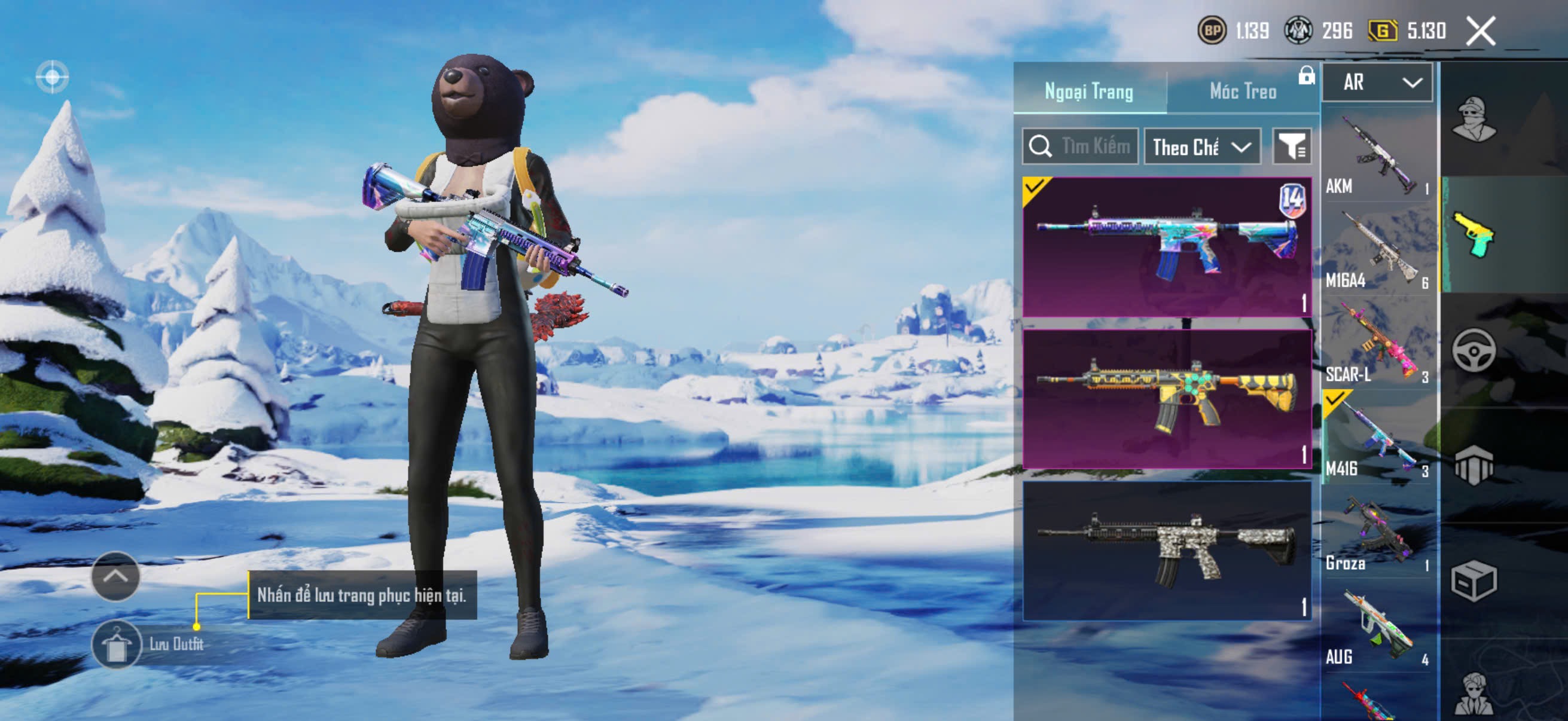This screenshot has height=721, width=1568.
Task: Click the crosshair reset view icon
Action: tap(53, 77)
